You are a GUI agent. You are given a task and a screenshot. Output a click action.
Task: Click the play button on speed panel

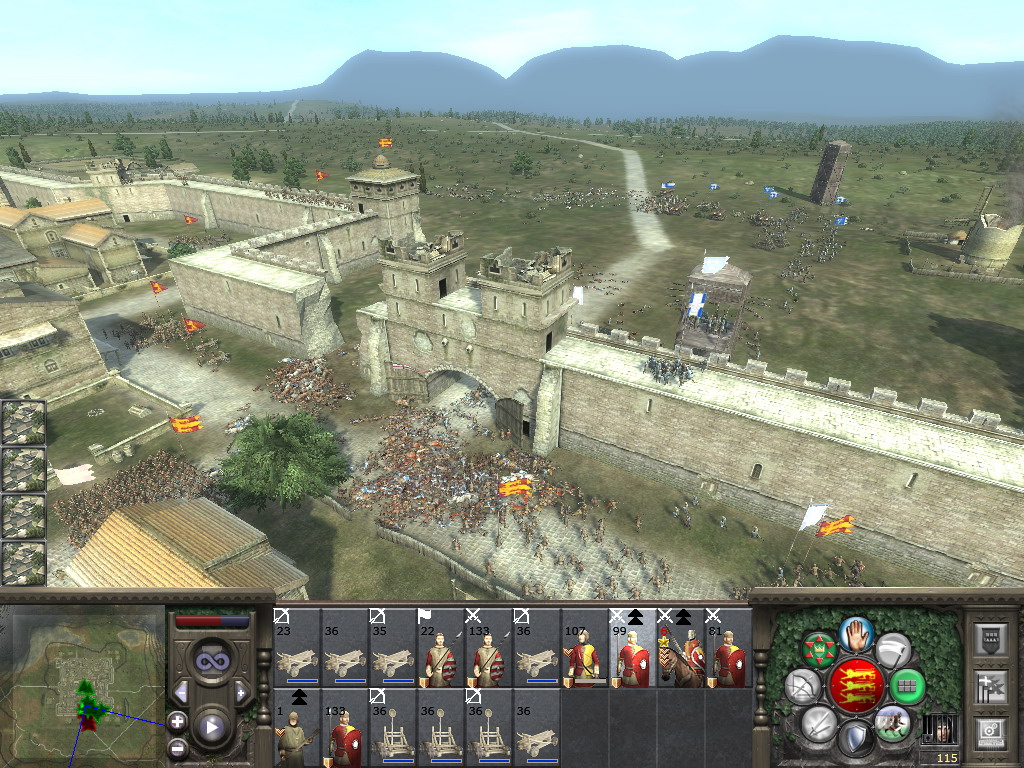[x=211, y=728]
